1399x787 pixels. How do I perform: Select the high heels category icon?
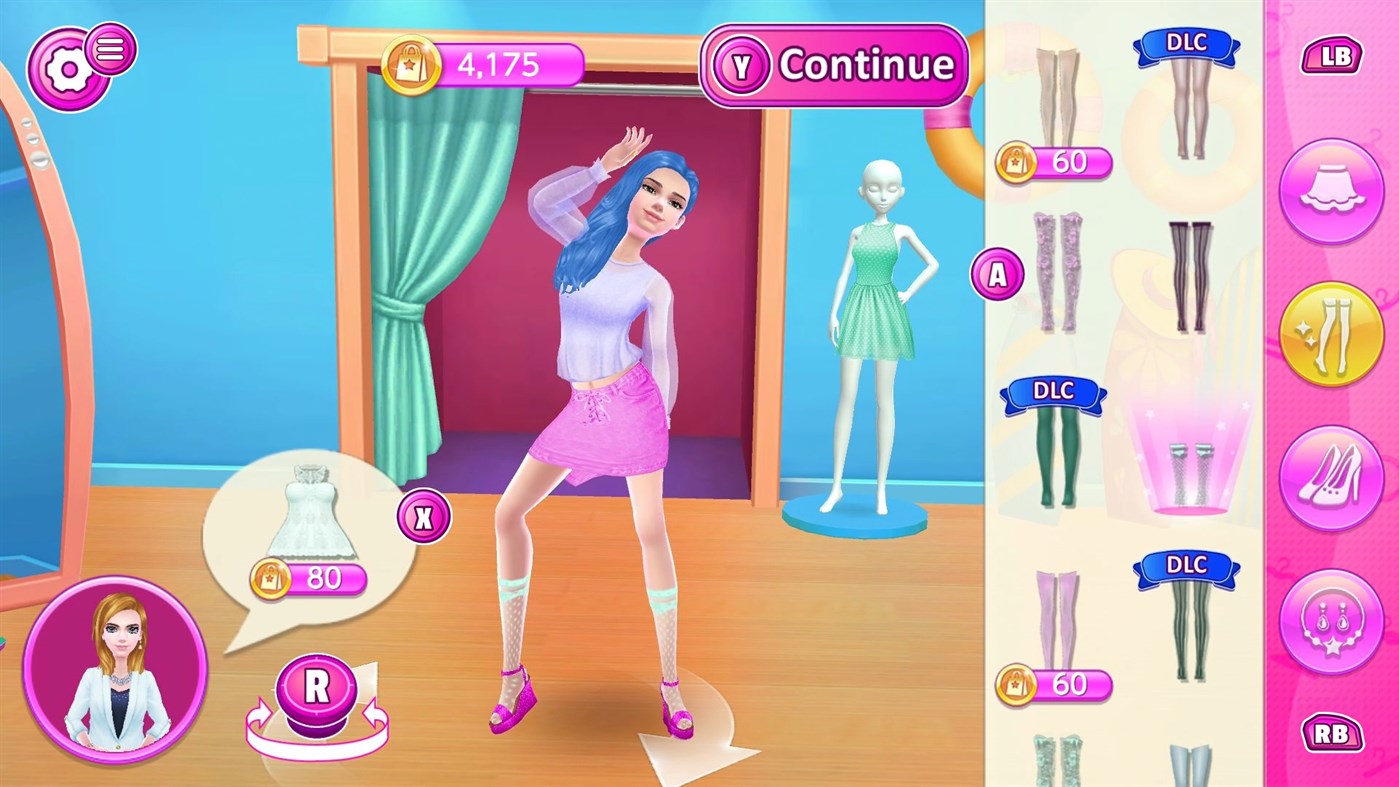tap(1331, 475)
